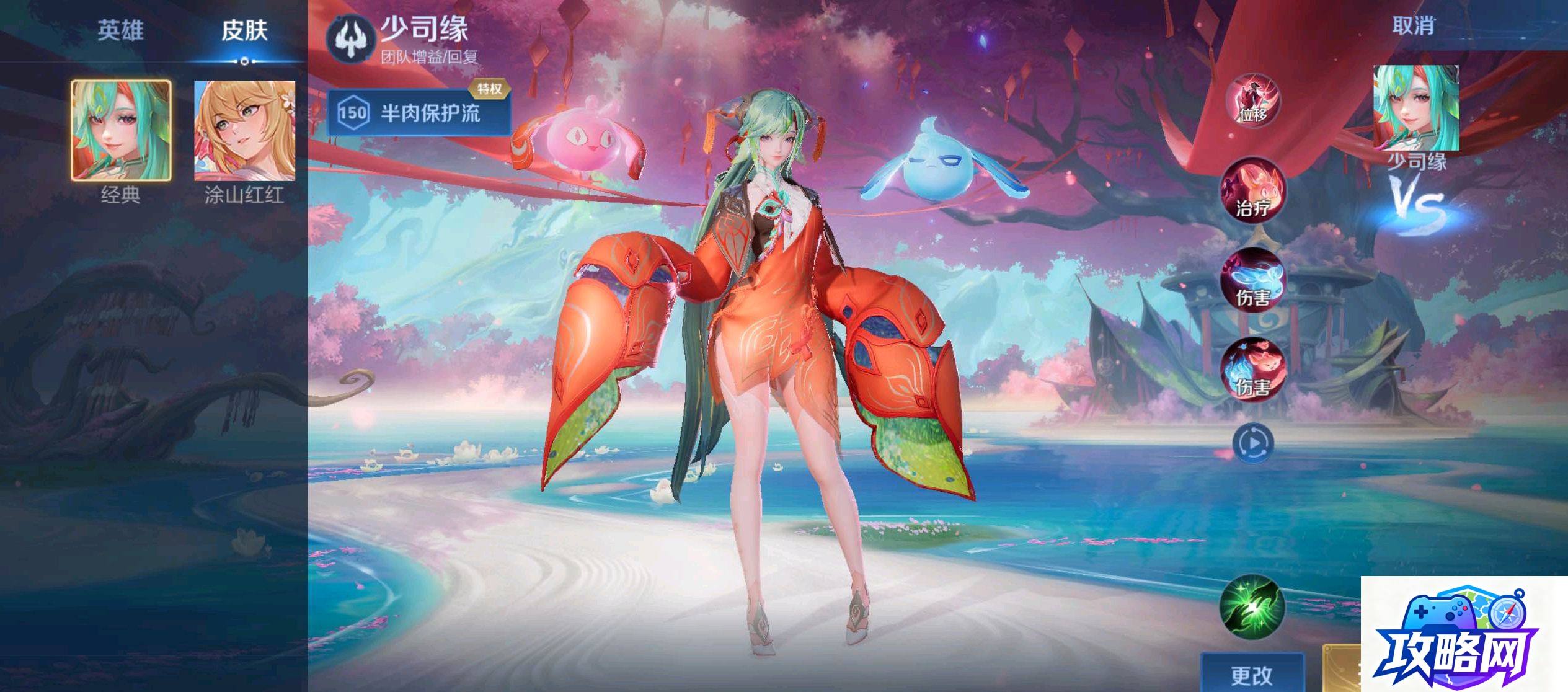Select the green summoner spell icon
Viewport: 1568px width, 692px height.
tap(1252, 608)
